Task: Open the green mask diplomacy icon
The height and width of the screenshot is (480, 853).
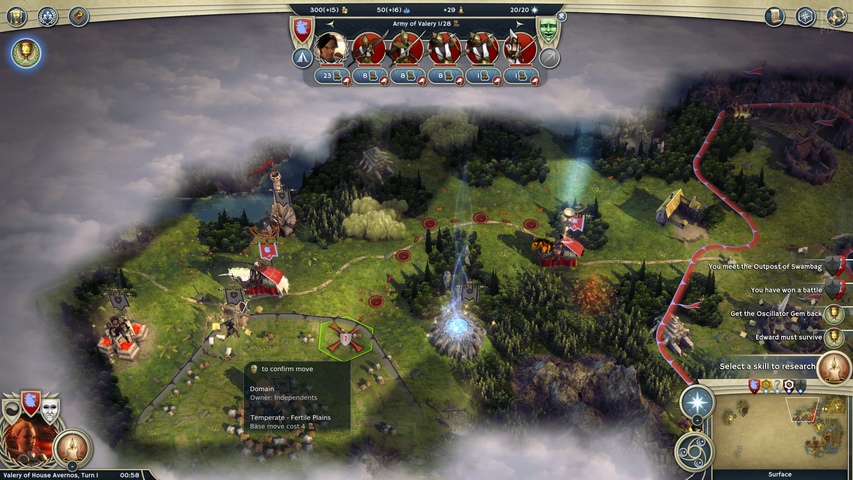Action: (x=548, y=30)
